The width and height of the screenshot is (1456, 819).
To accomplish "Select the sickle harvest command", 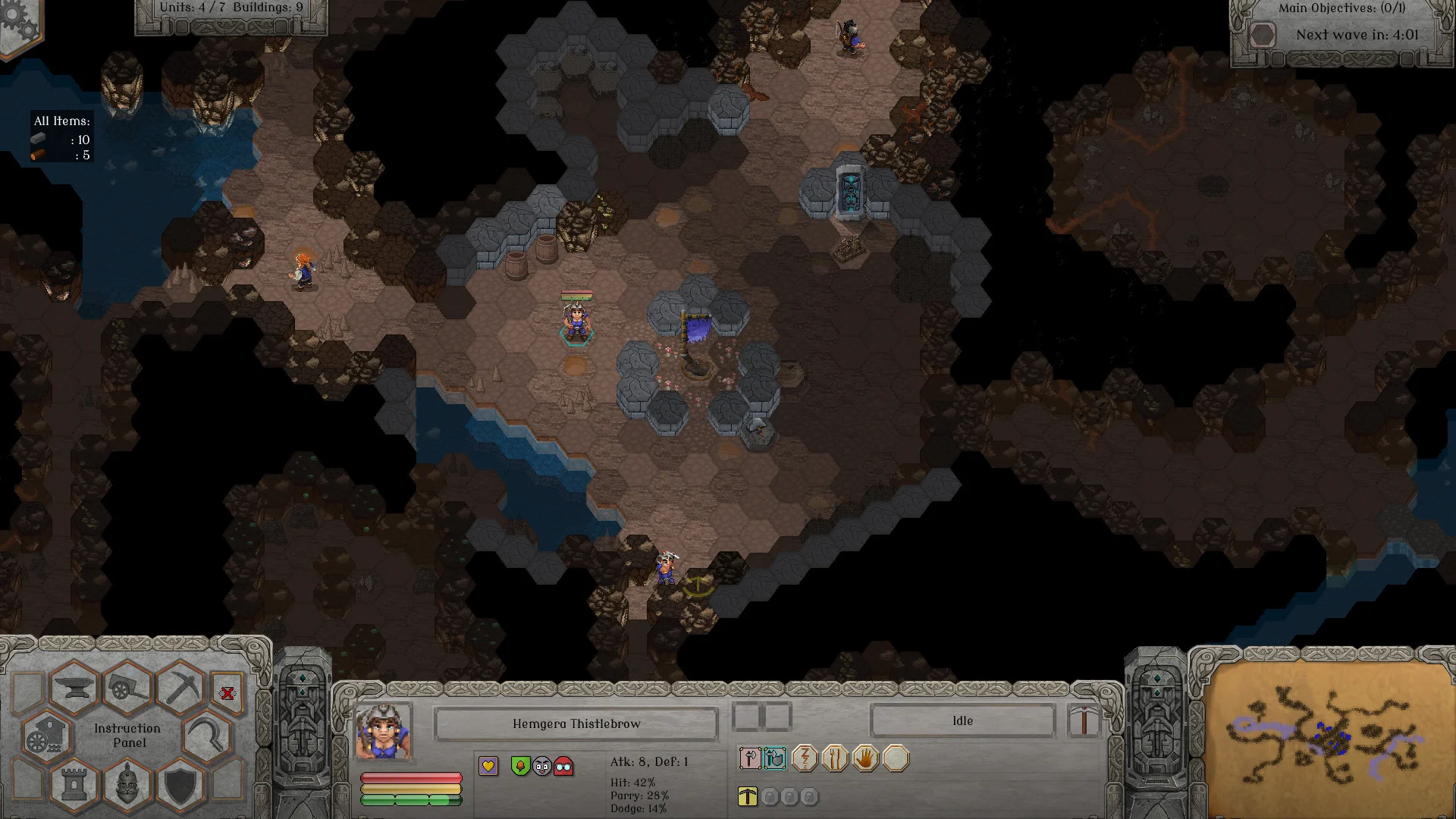I will 206,737.
